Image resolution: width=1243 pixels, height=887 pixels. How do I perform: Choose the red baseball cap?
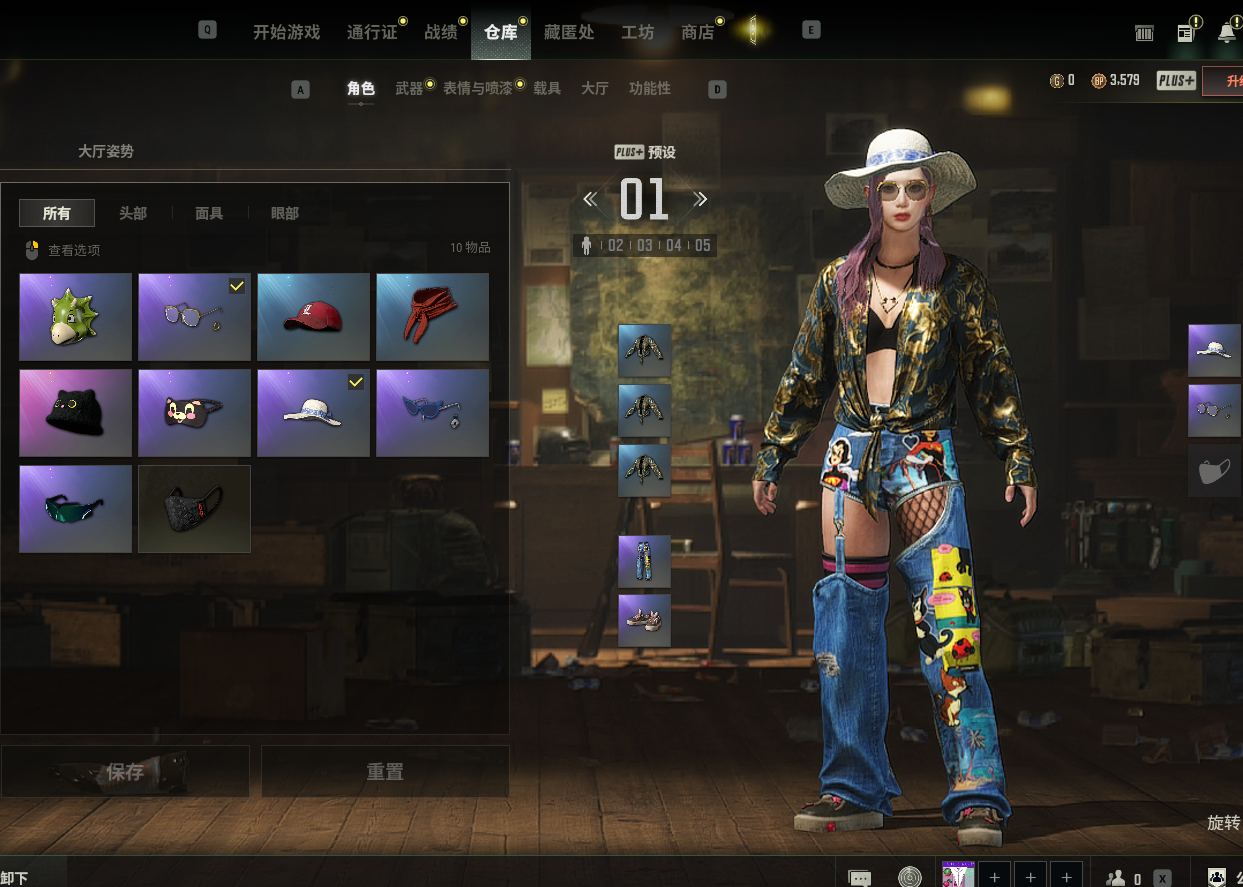tap(313, 317)
